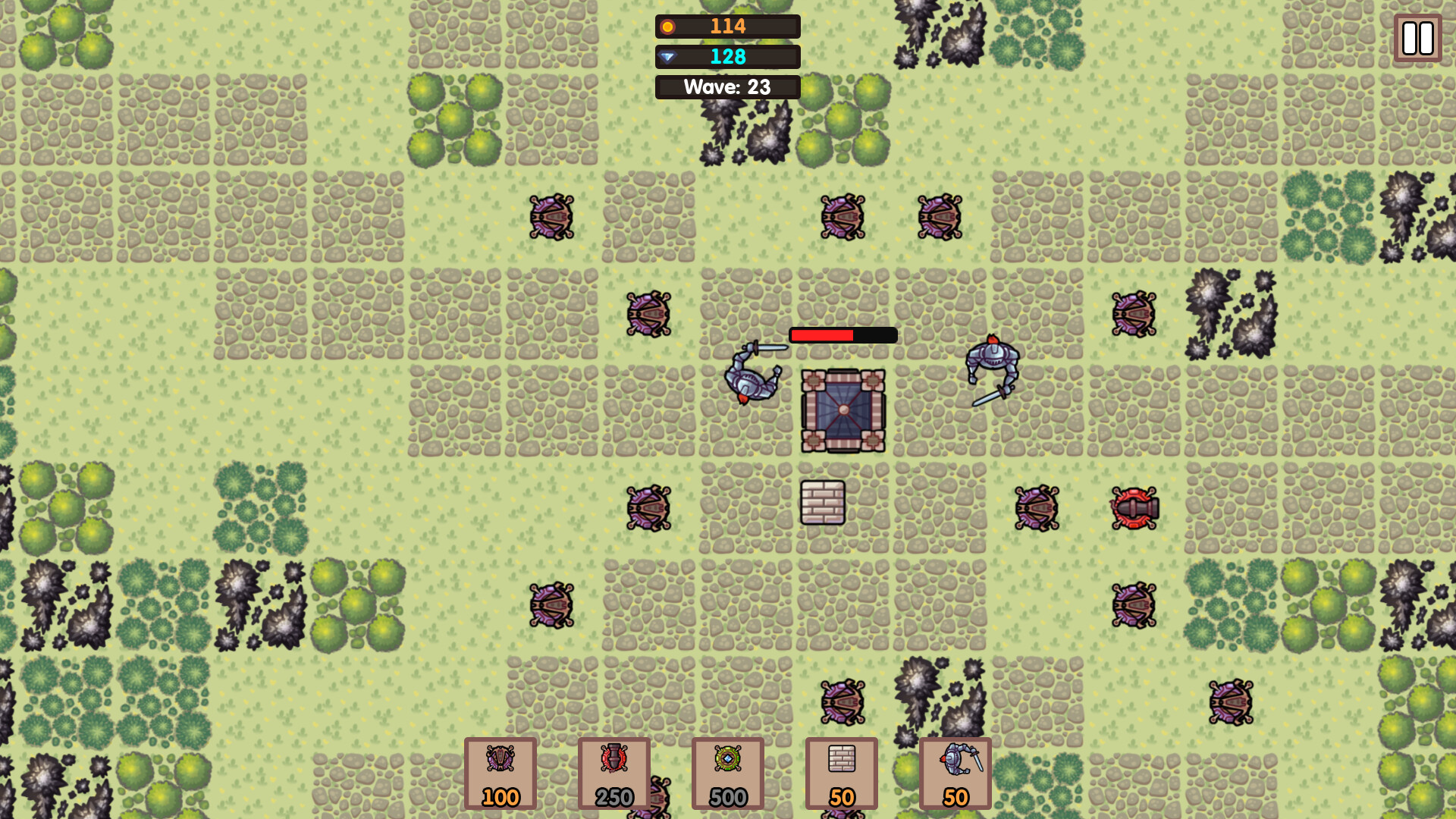Viewport: 1456px width, 819px height.
Task: Click the gold amount reading 114
Action: (726, 27)
